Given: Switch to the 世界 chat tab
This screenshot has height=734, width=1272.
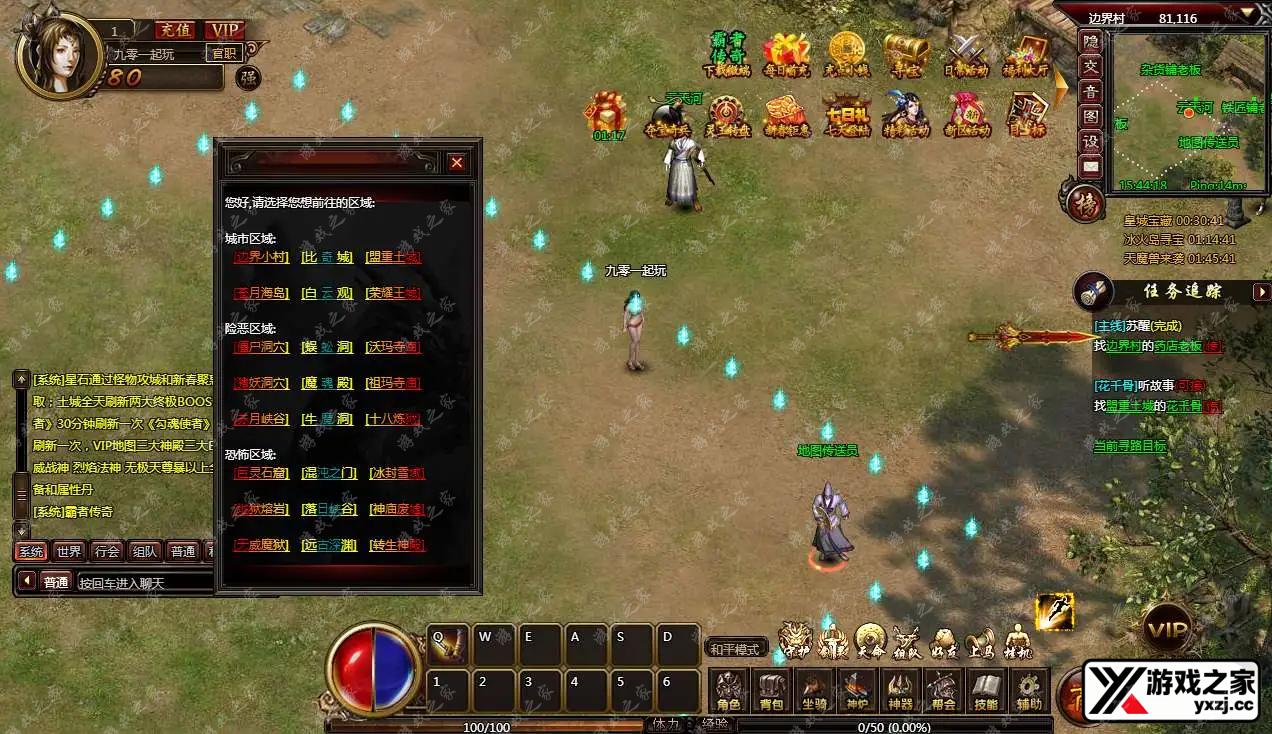Looking at the screenshot, I should 69,551.
